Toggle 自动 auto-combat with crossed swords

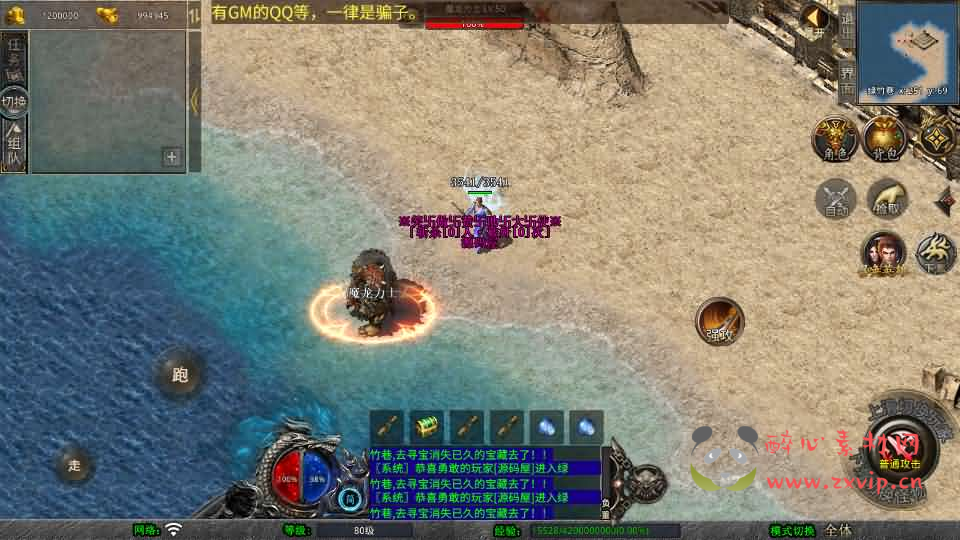836,198
